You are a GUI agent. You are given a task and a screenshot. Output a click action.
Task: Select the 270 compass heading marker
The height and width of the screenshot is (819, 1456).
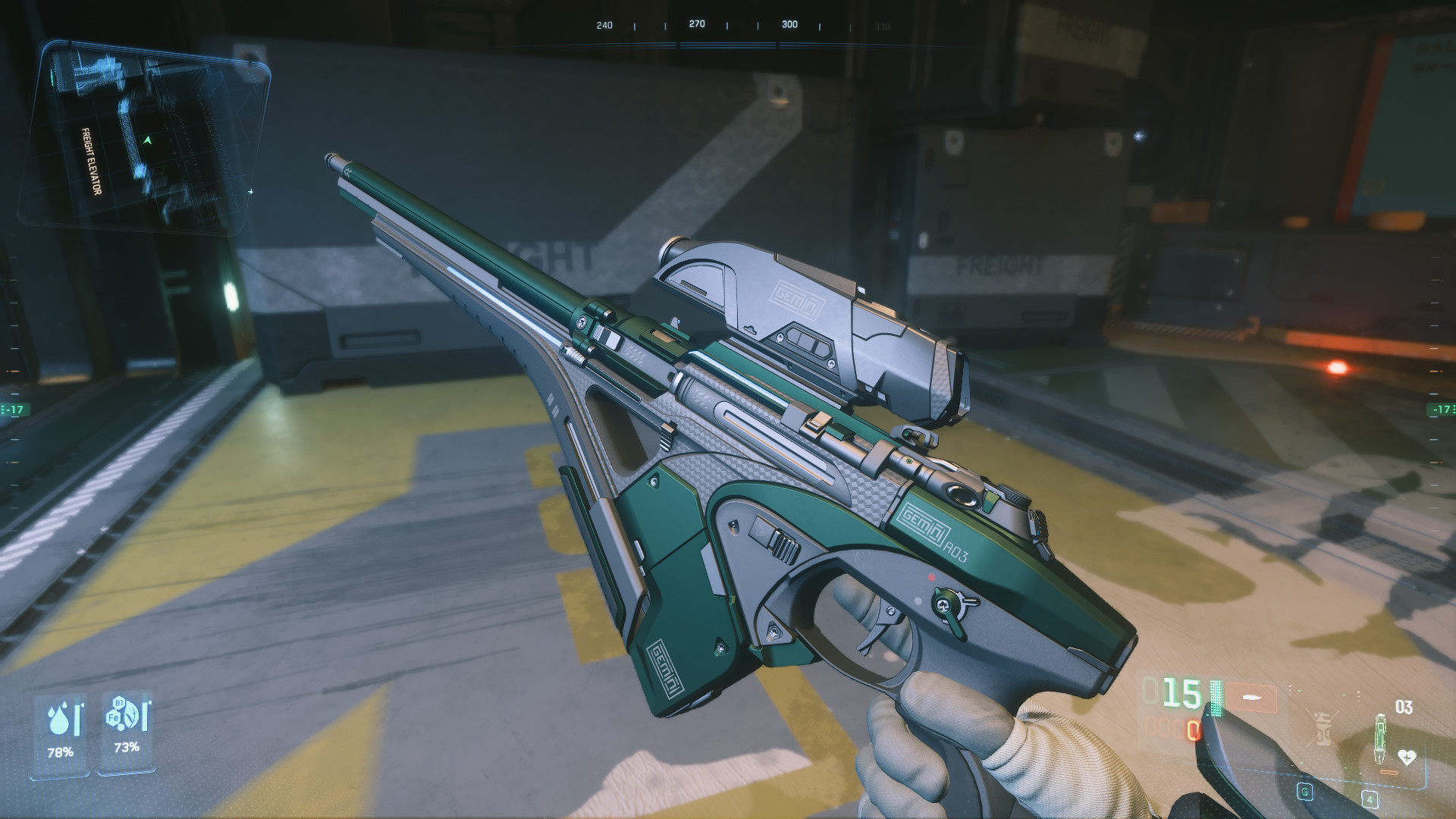[696, 24]
